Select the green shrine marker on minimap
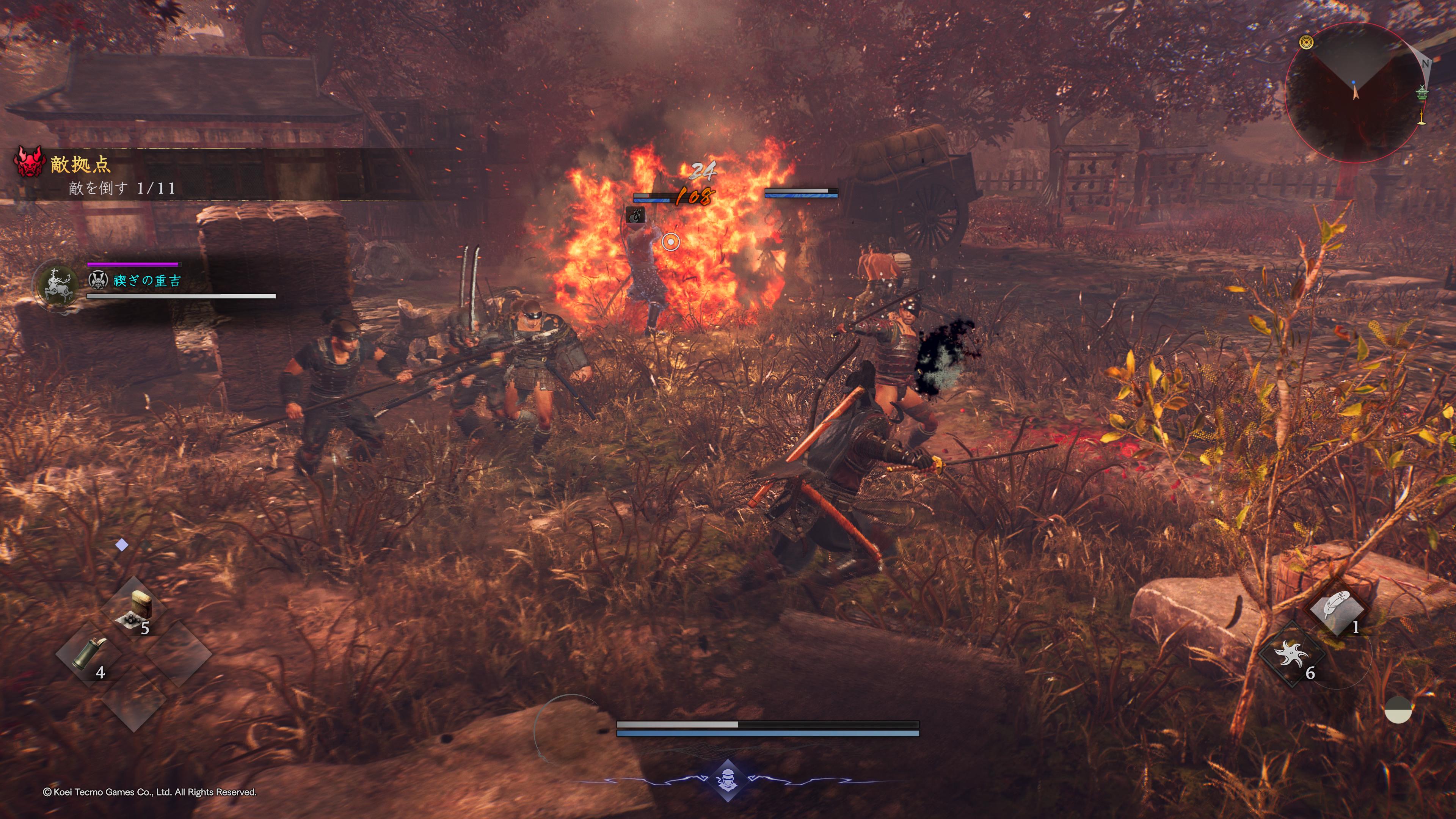Viewport: 1456px width, 819px height. pos(1422,92)
